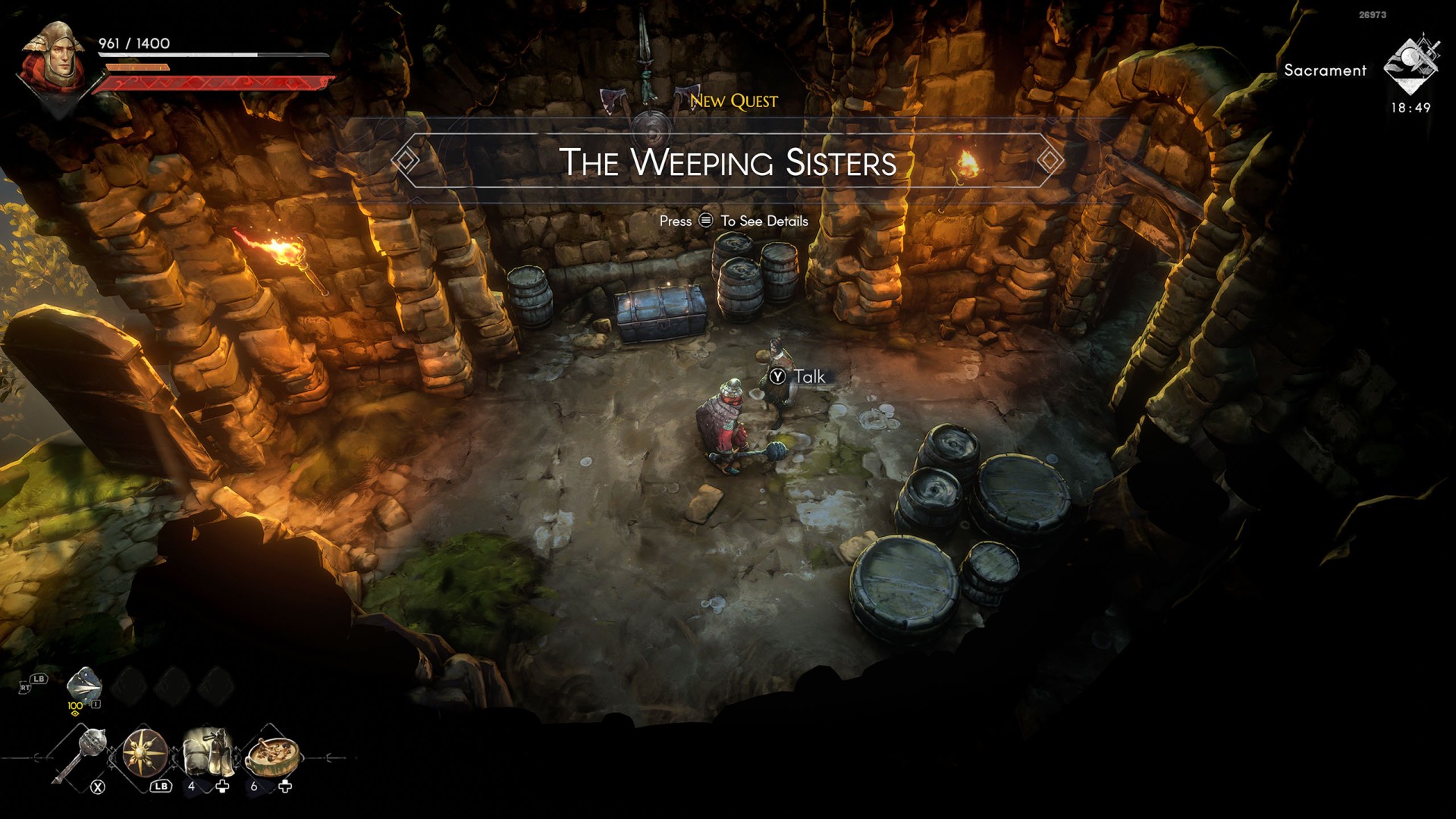Image resolution: width=1456 pixels, height=819 pixels.
Task: Open The Weeping Sisters quest banner
Action: click(727, 162)
